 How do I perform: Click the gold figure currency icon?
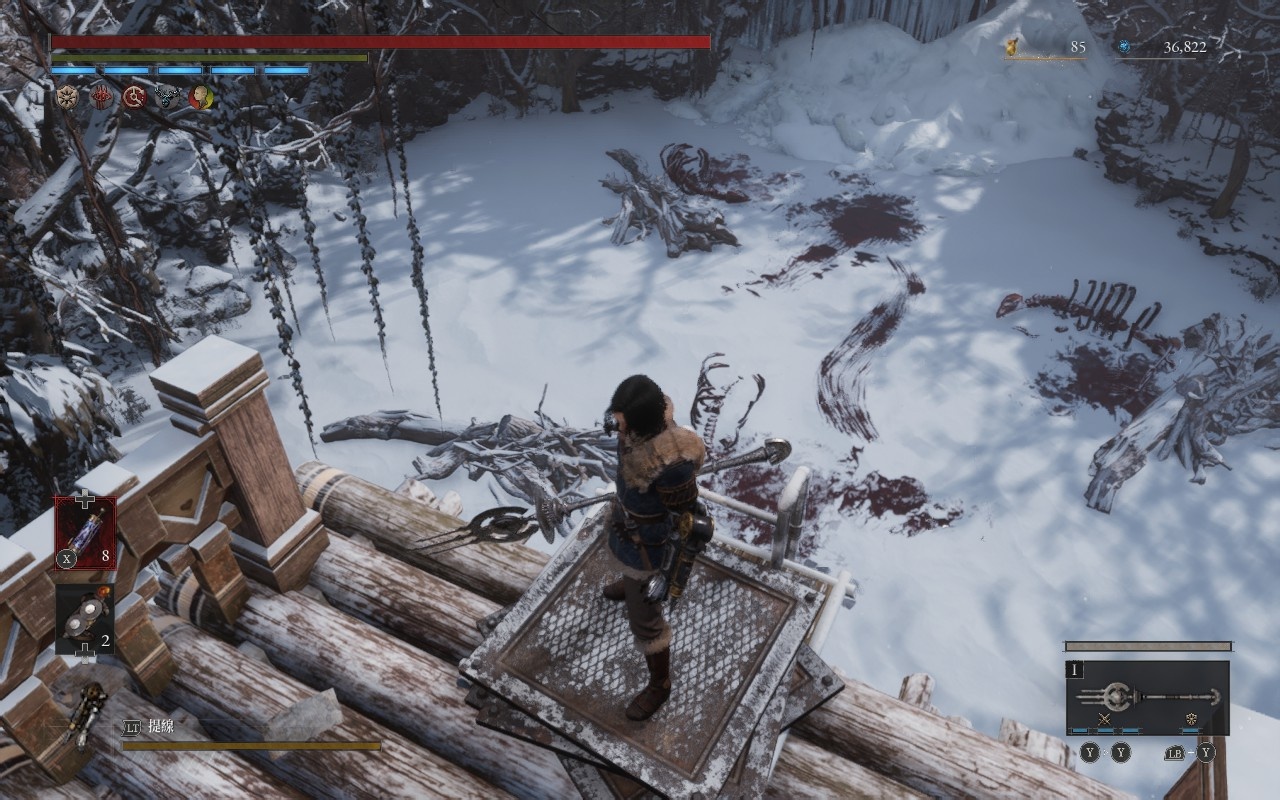coord(1014,46)
